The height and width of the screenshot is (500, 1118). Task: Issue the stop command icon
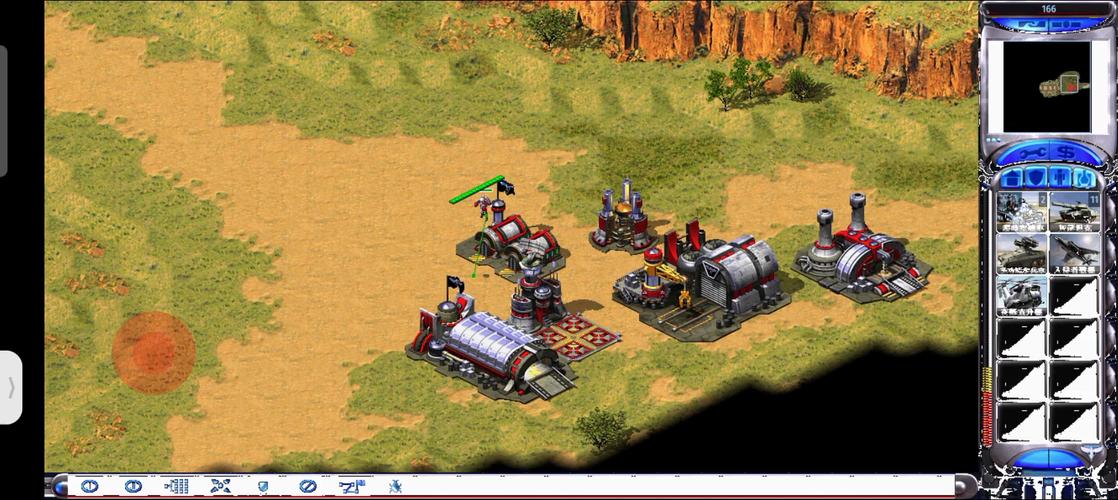click(307, 486)
